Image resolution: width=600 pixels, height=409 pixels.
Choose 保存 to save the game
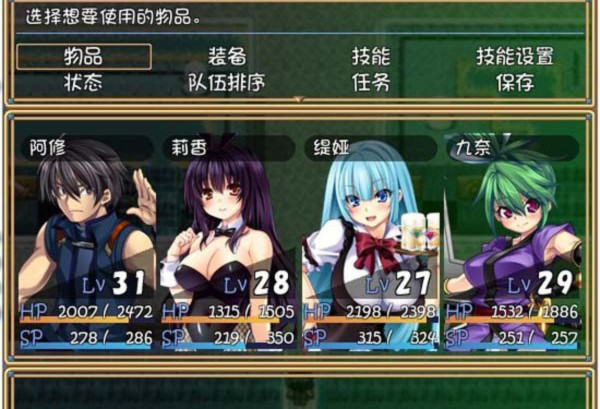(514, 82)
